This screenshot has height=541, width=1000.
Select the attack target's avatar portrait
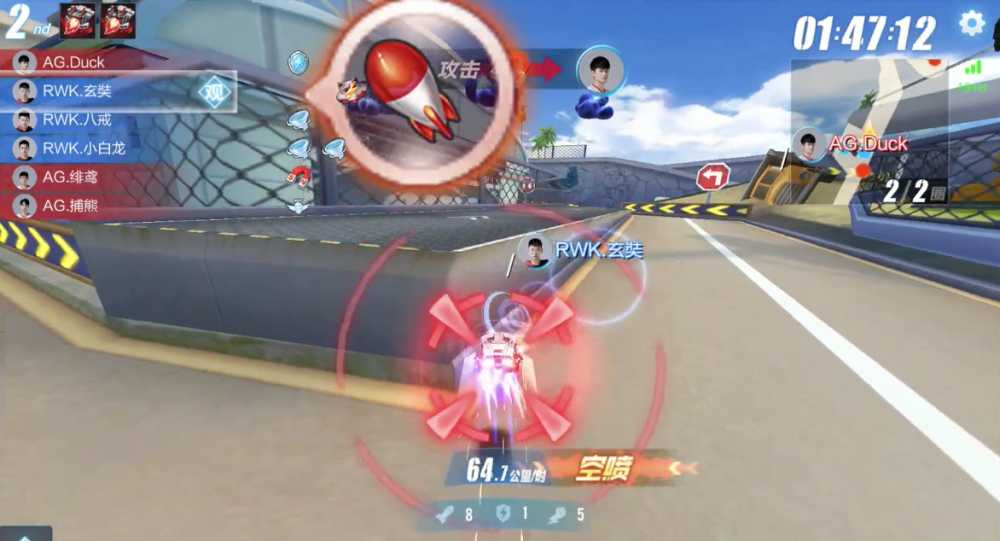[x=601, y=70]
